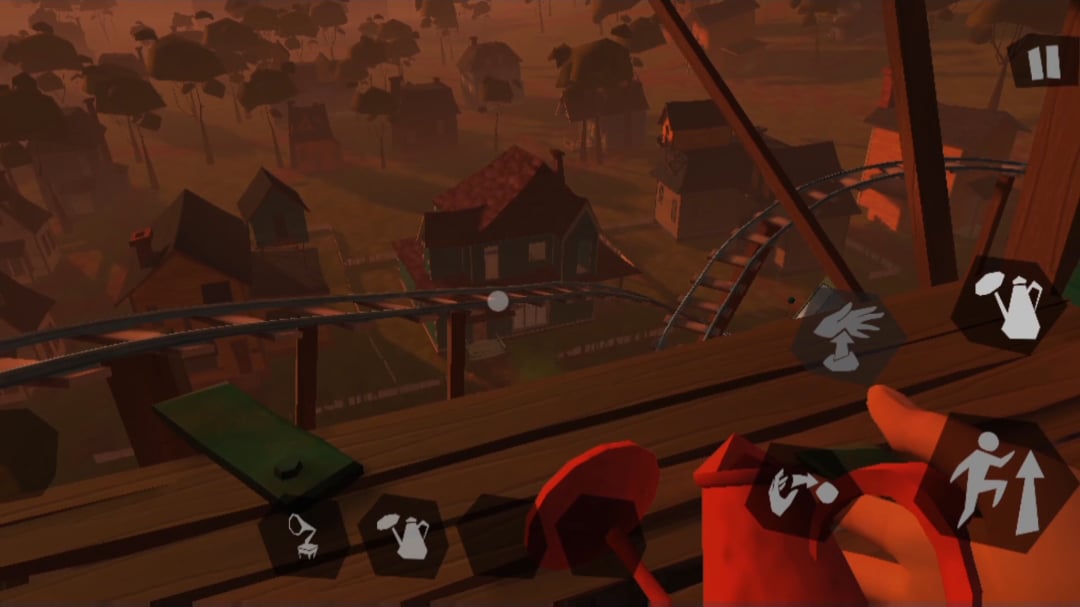Hit the jump button with running figure
This screenshot has height=607, width=1080.
click(x=993, y=483)
